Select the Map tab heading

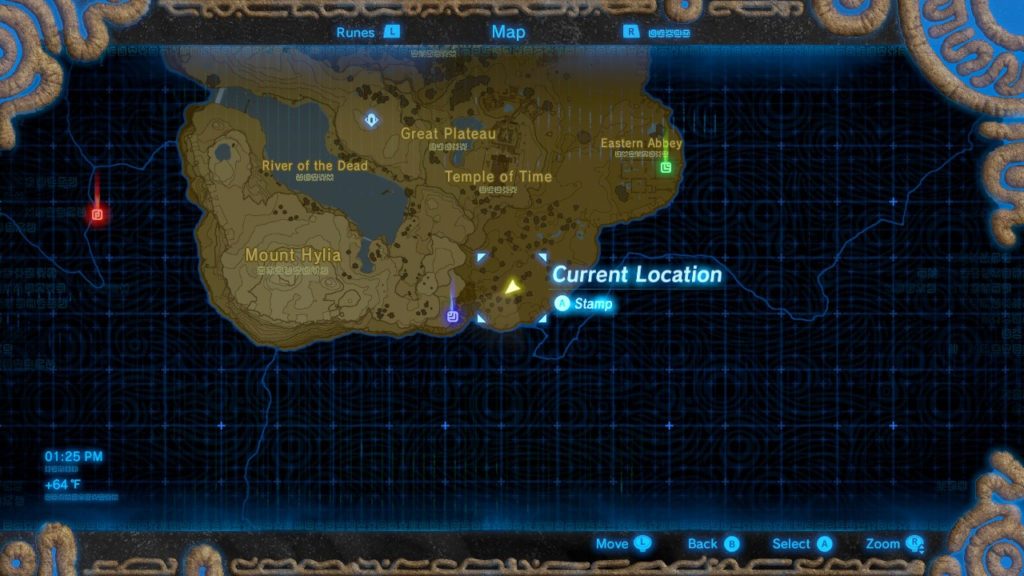click(x=508, y=32)
